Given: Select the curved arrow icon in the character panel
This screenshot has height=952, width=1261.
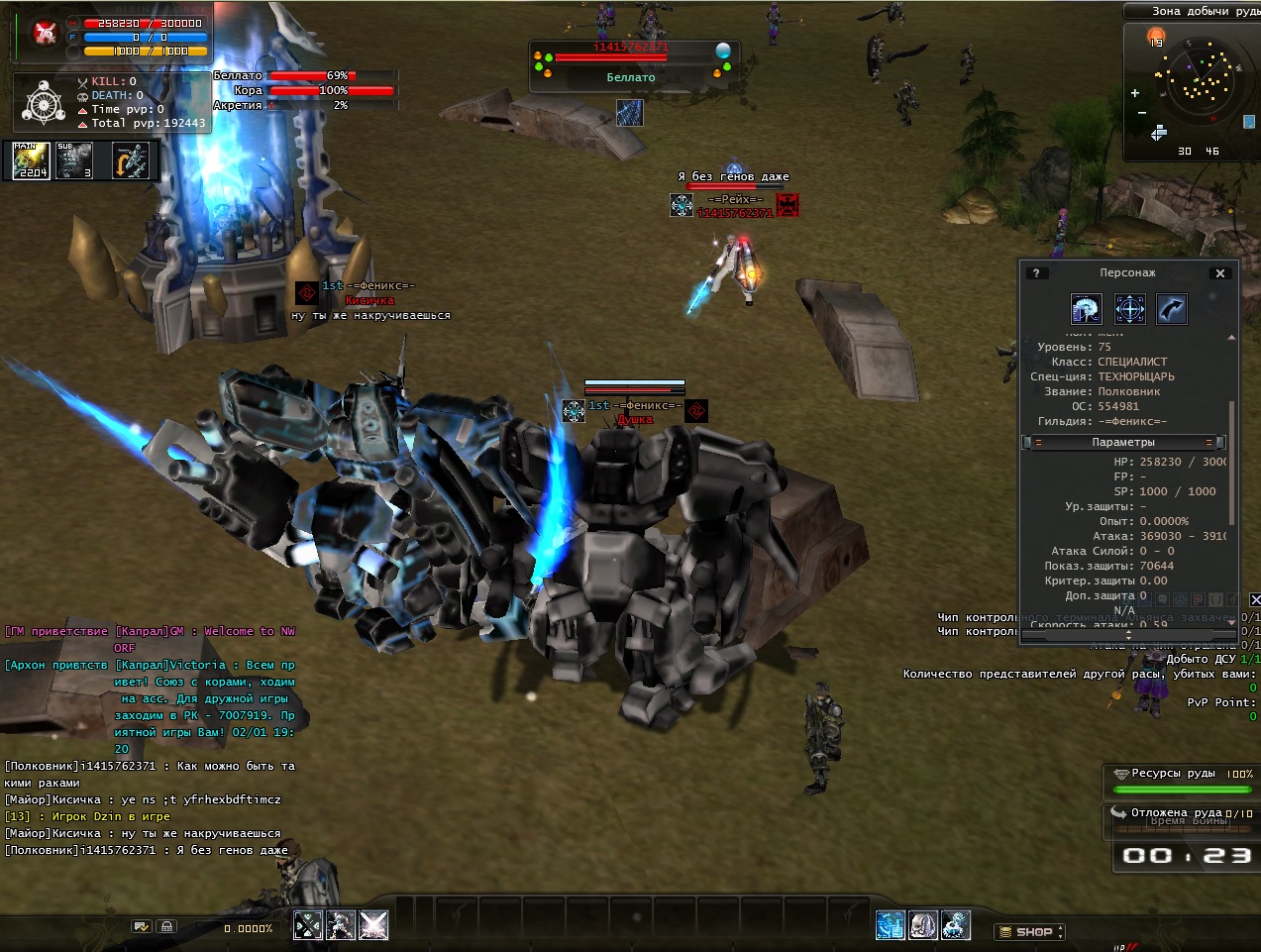Looking at the screenshot, I should tap(1172, 309).
